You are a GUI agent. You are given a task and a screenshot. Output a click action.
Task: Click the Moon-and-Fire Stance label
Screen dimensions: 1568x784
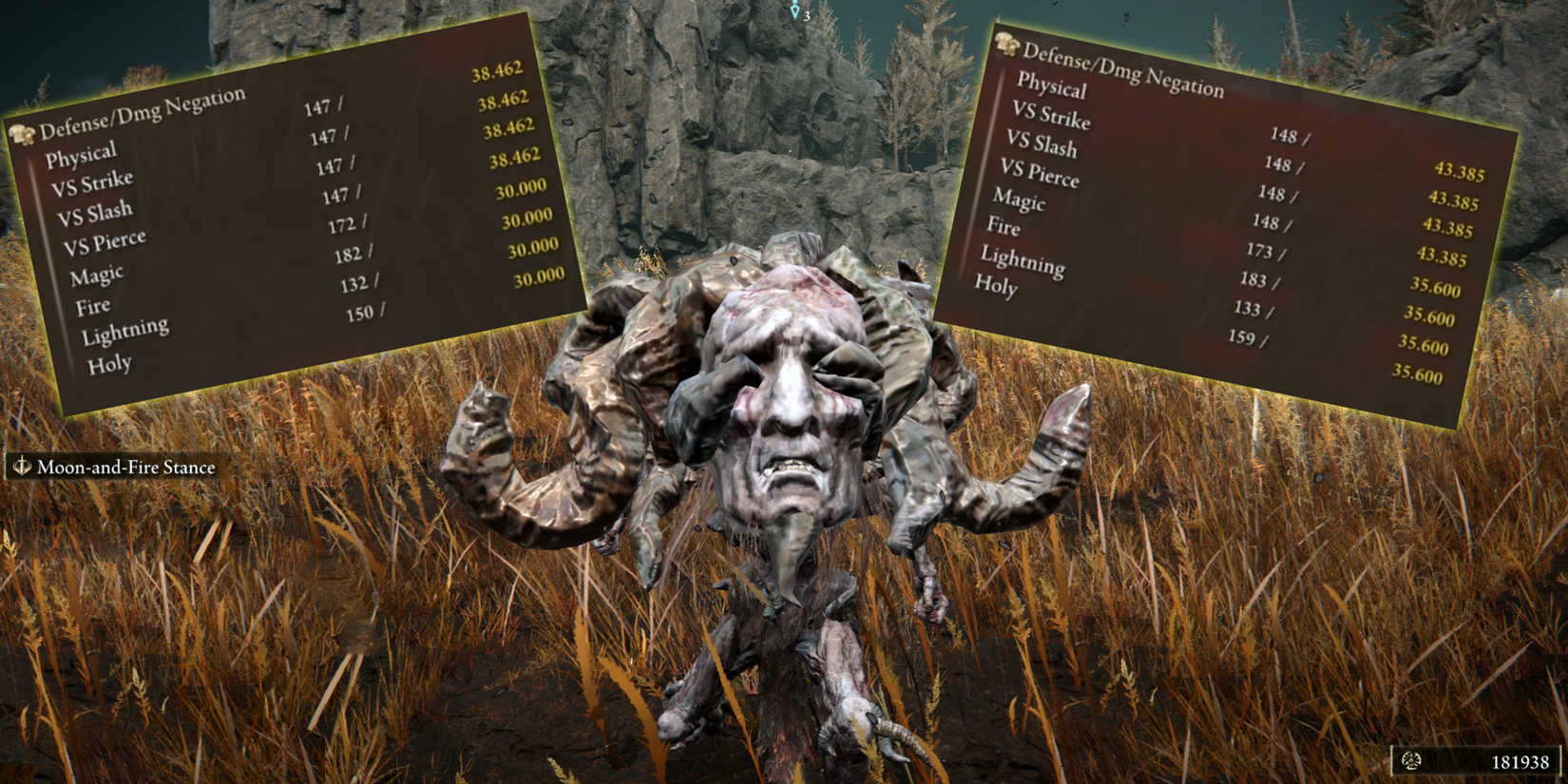click(124, 468)
